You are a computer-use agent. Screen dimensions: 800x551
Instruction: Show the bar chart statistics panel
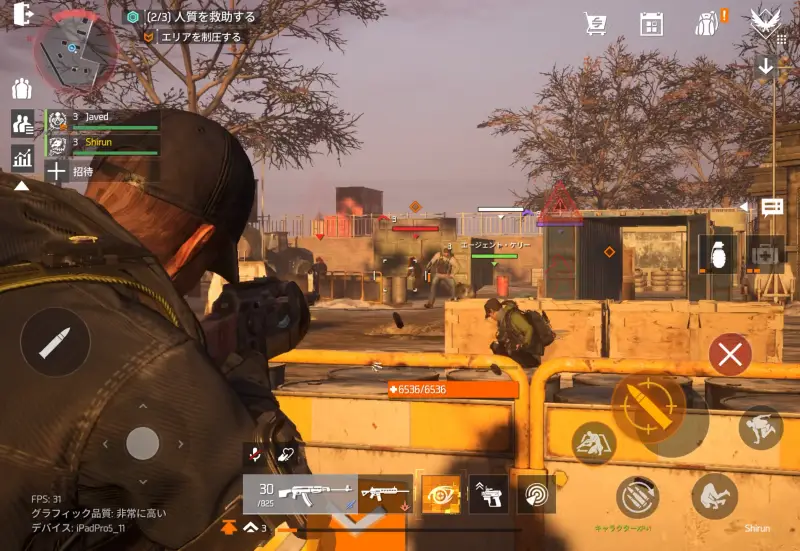tap(22, 157)
